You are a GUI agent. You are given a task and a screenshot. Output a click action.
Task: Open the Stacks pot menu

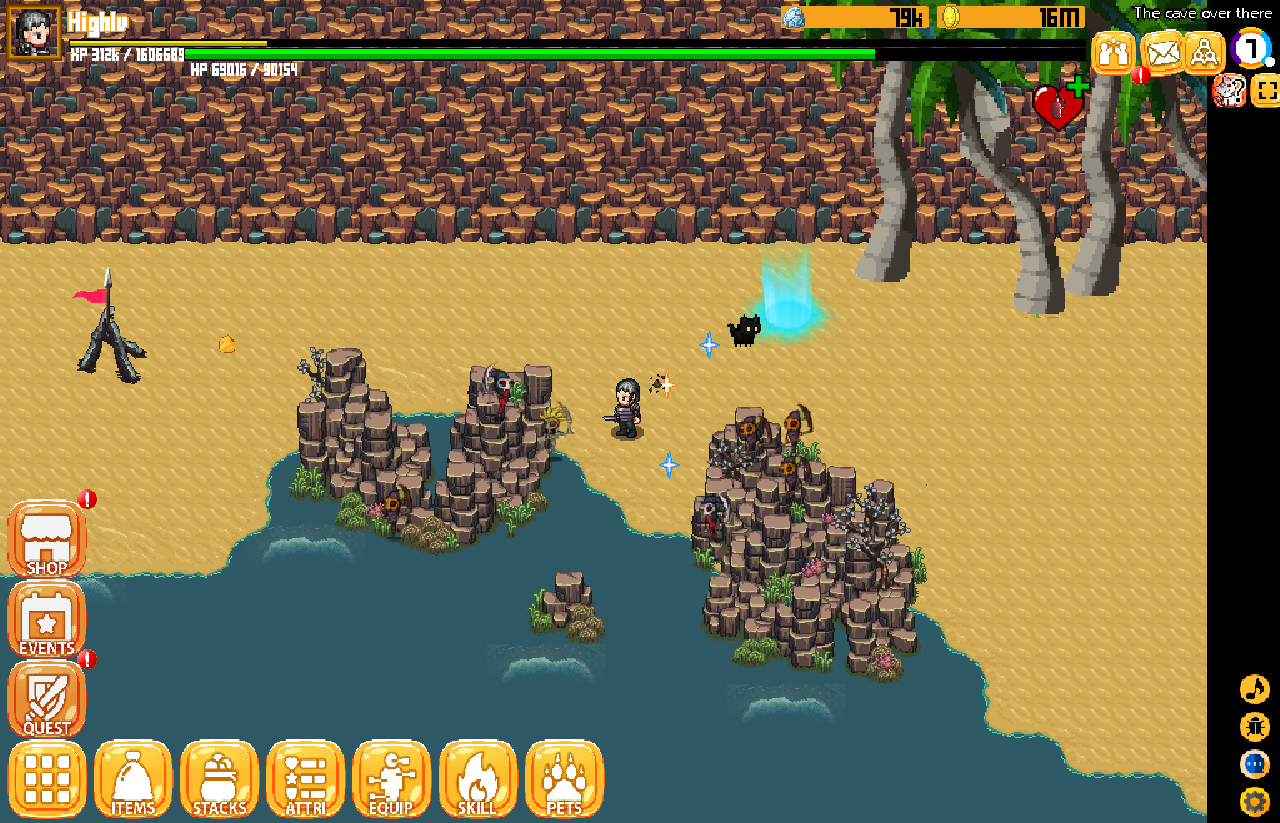tap(219, 779)
